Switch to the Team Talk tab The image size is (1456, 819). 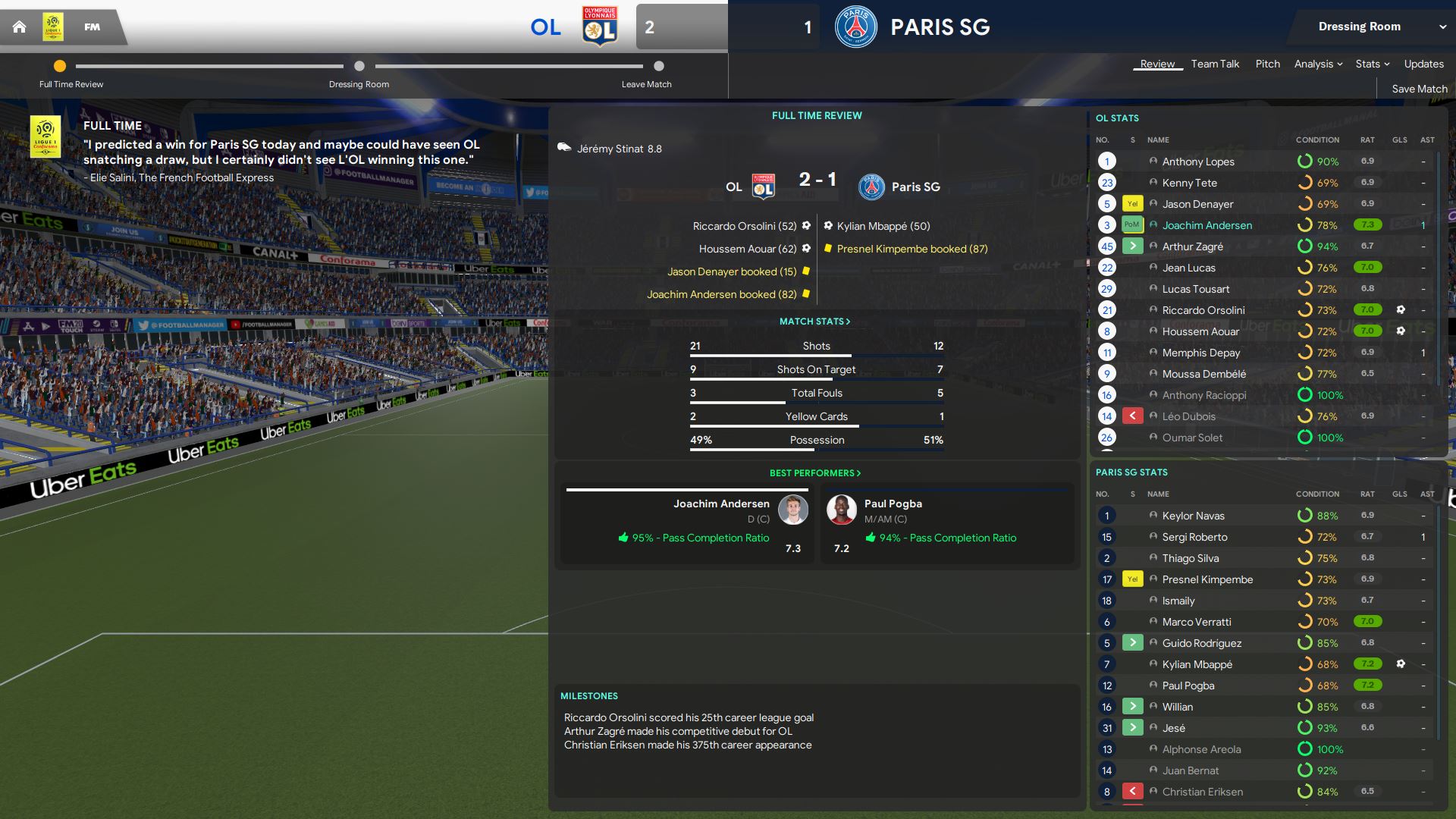1215,64
